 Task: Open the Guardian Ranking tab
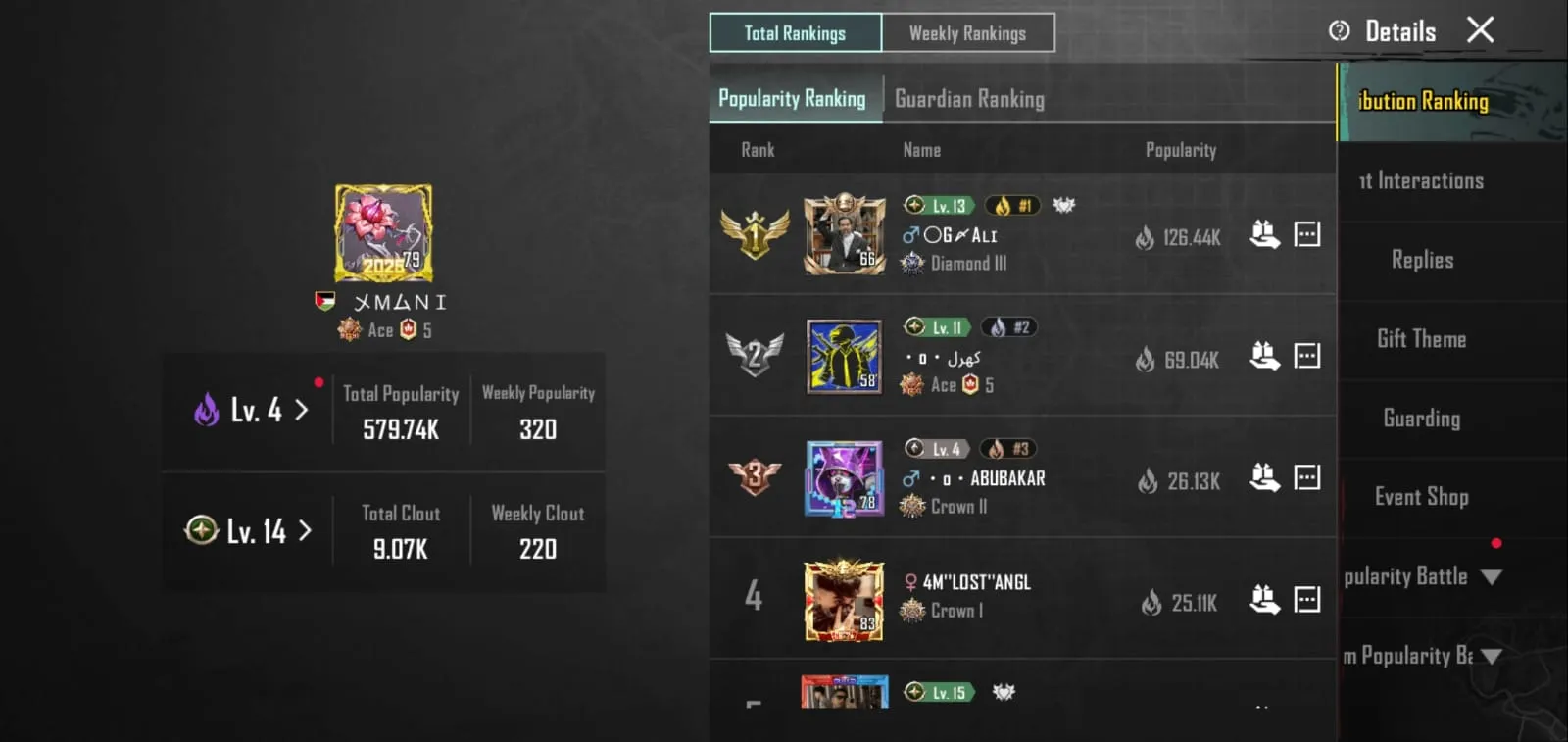(970, 98)
